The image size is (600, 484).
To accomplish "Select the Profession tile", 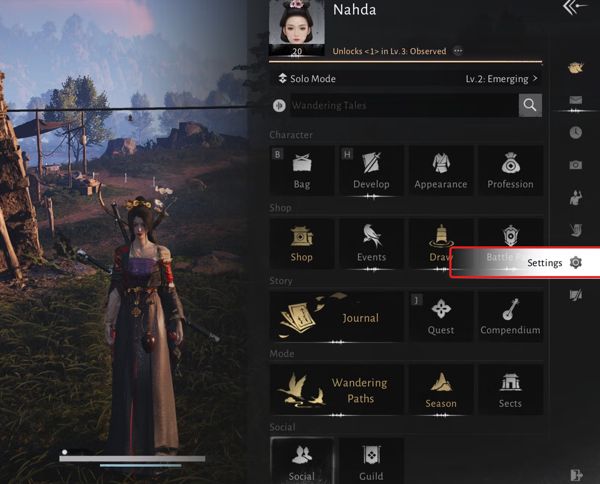I will (x=510, y=170).
